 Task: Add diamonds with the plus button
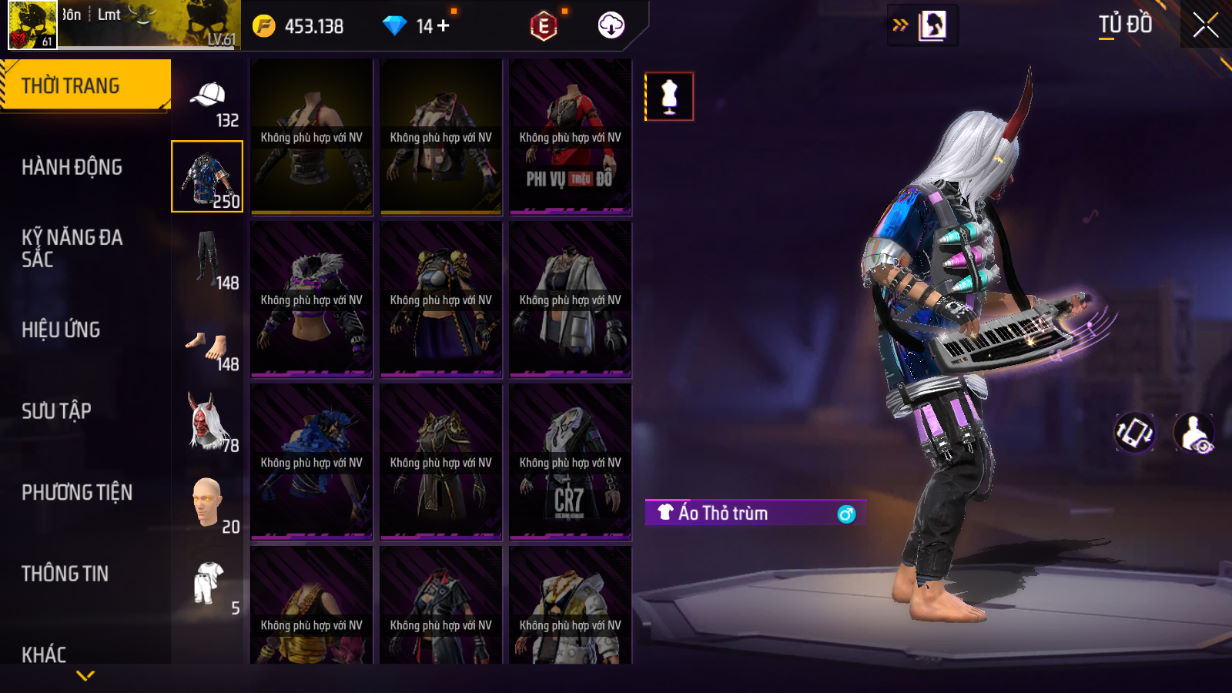[443, 26]
